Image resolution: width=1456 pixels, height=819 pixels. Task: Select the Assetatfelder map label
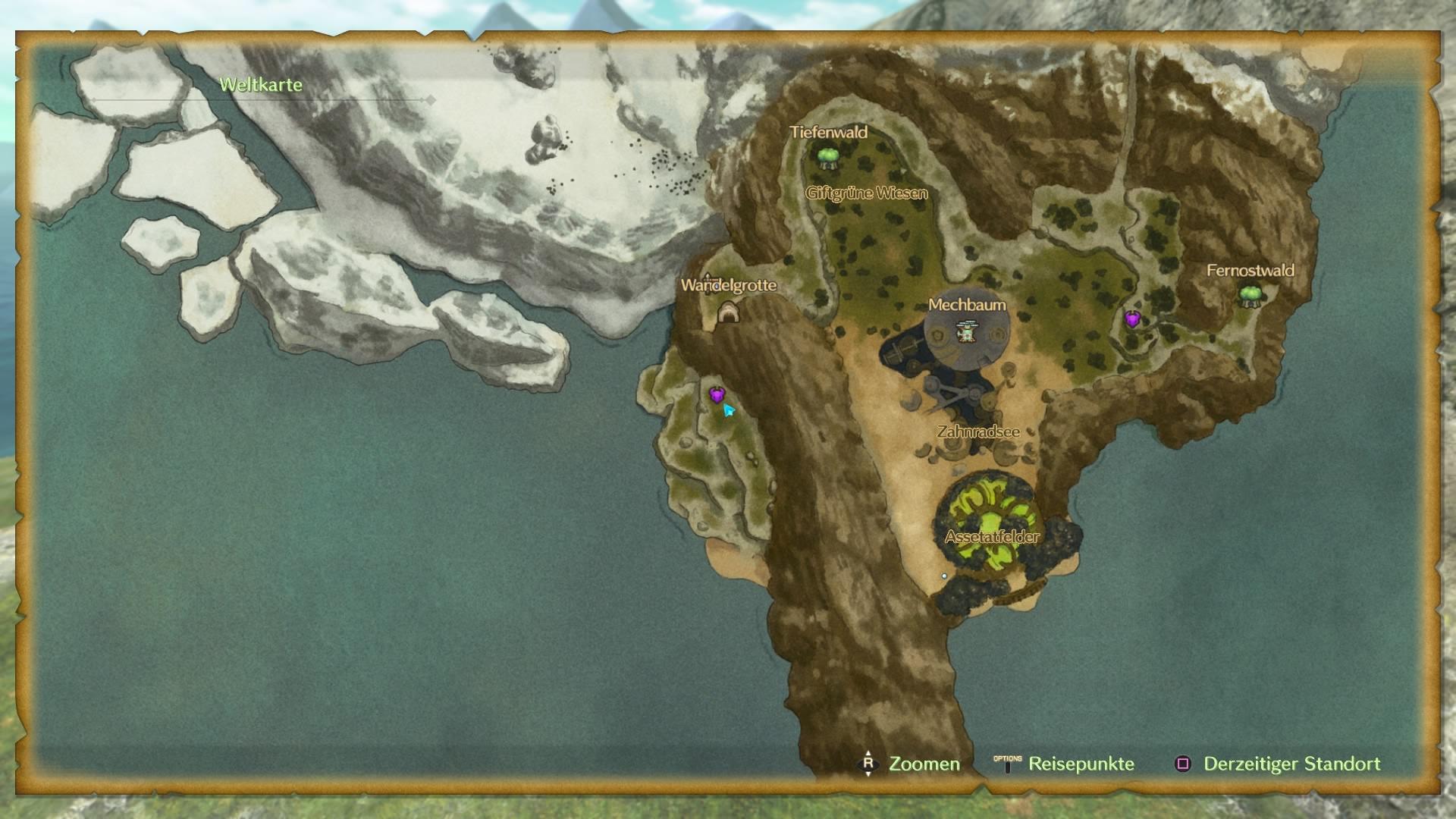coord(992,537)
